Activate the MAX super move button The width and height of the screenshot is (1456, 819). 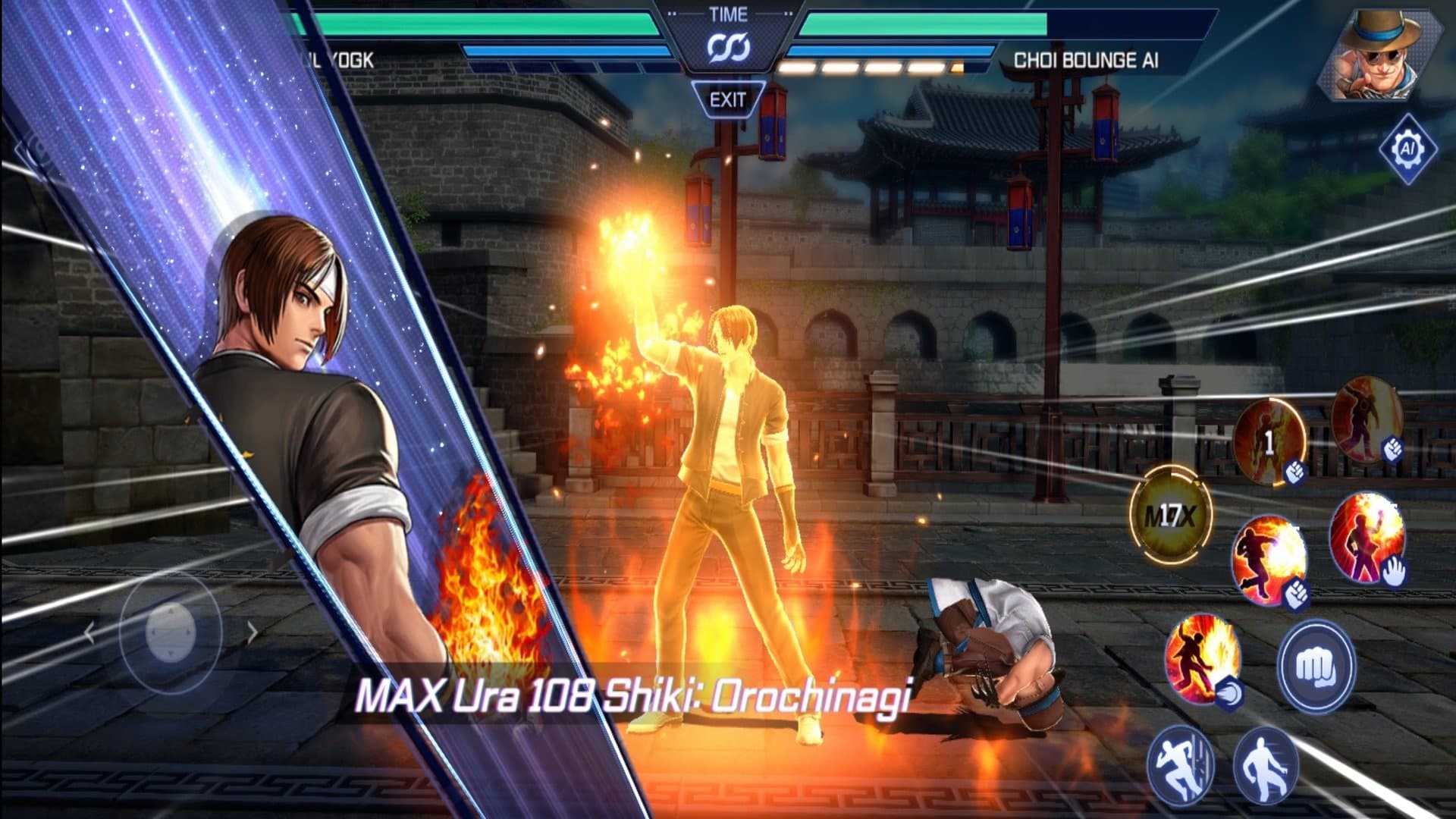[x=1170, y=516]
